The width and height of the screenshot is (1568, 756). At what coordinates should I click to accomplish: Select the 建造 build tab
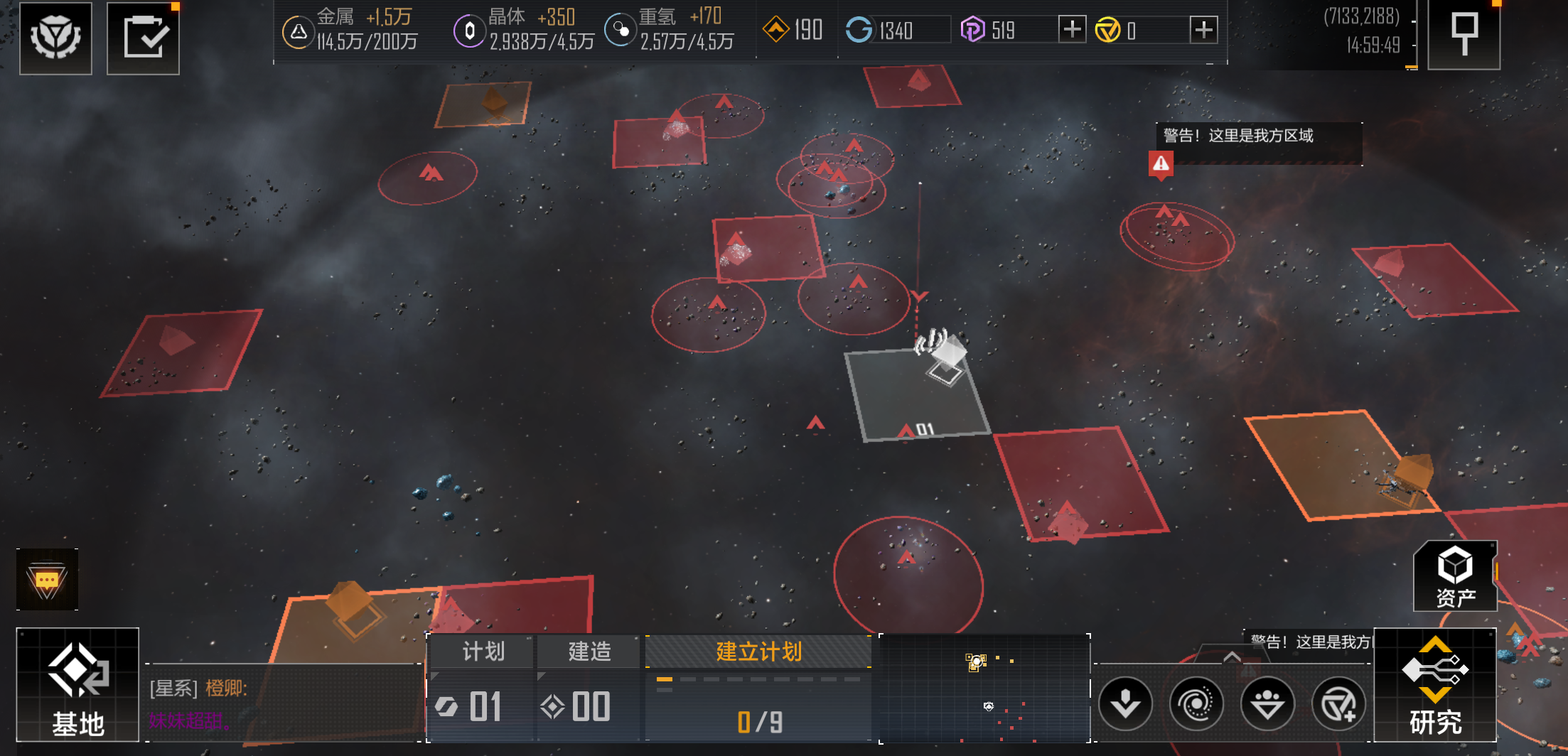pyautogui.click(x=589, y=652)
